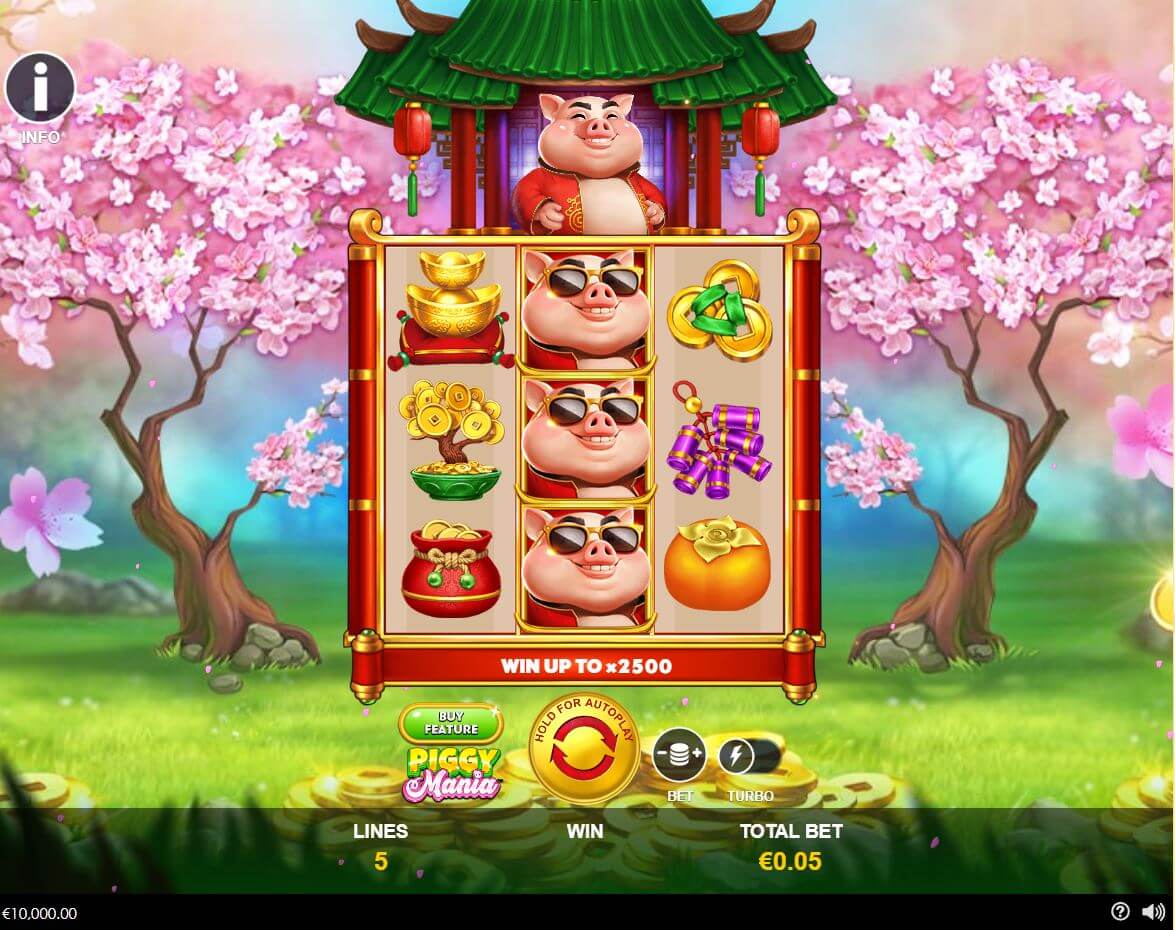Toggle TURBO lightning mode
Image resolution: width=1175 pixels, height=930 pixels.
pos(737,756)
